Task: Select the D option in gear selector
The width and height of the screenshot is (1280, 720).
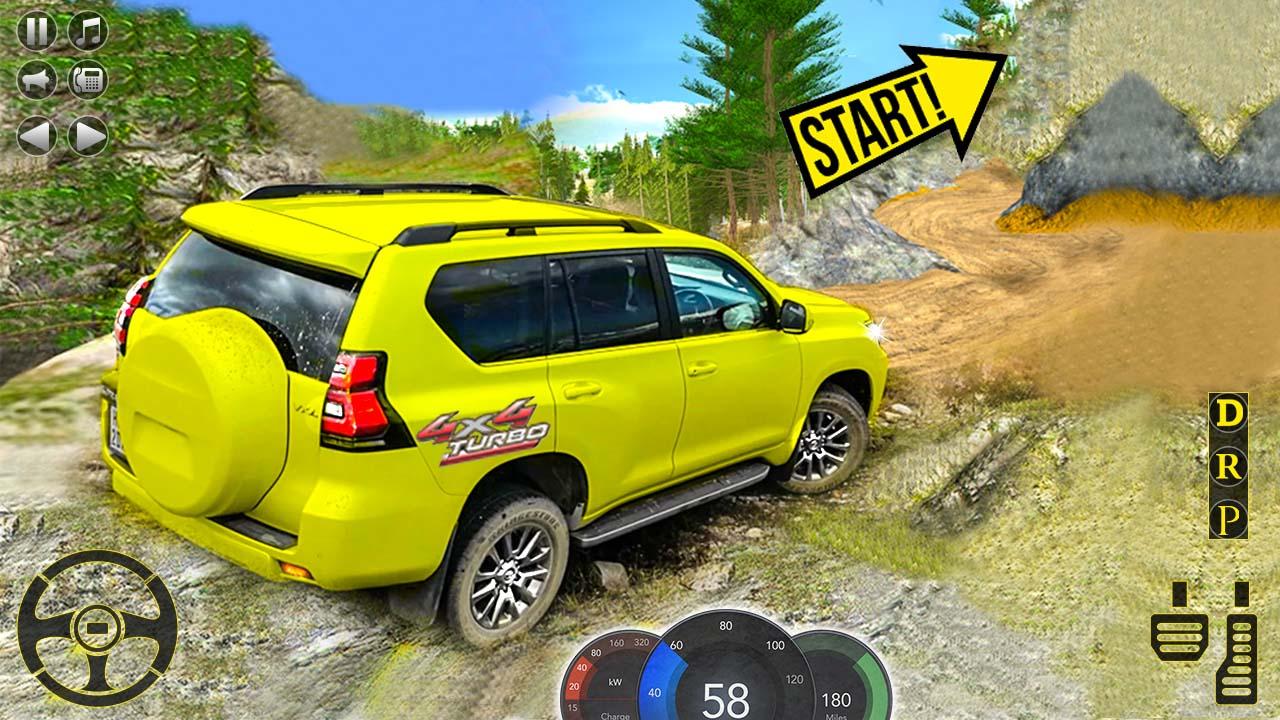Action: coord(1226,415)
